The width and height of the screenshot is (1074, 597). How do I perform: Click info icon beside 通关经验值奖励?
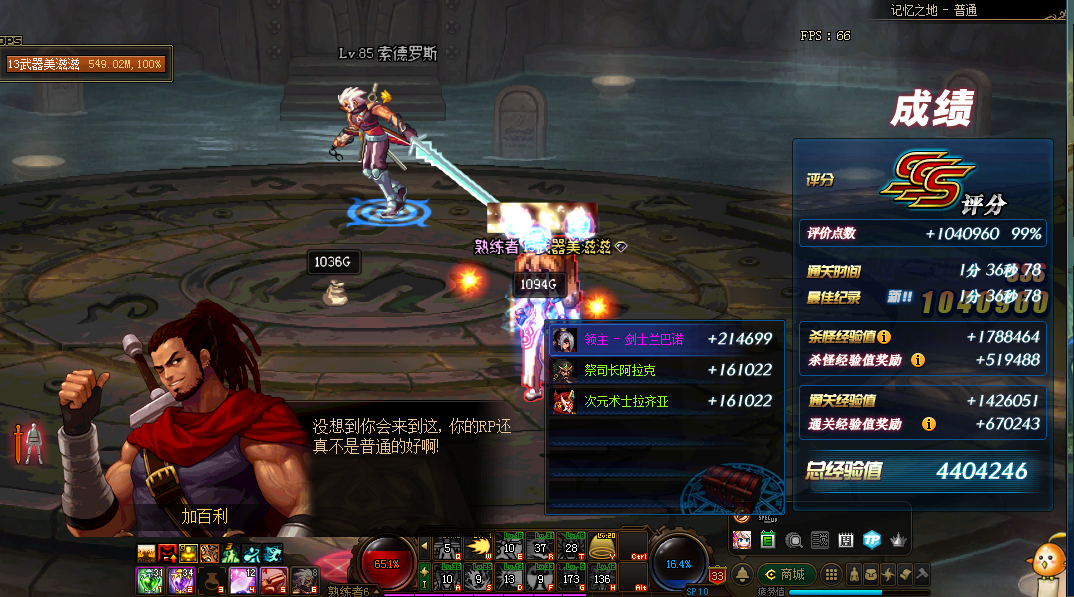(929, 424)
